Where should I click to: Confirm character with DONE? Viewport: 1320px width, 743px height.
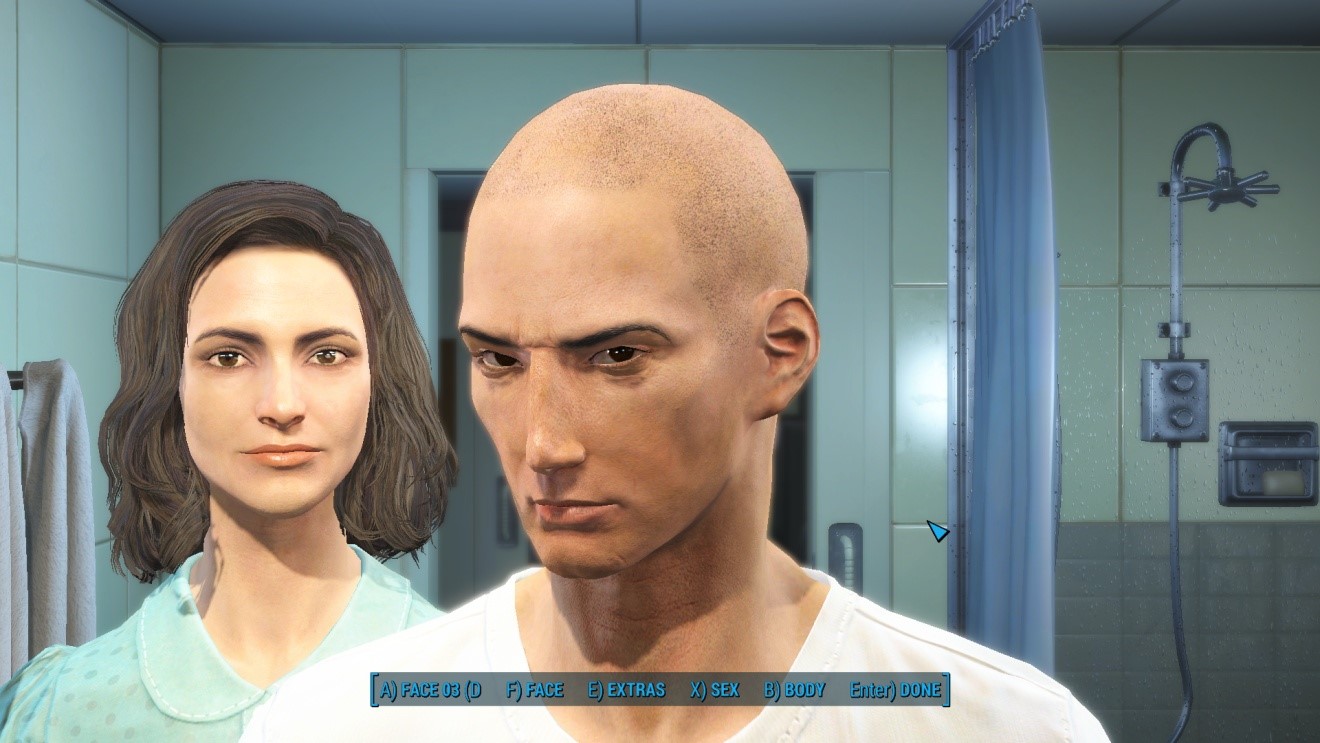(895, 690)
